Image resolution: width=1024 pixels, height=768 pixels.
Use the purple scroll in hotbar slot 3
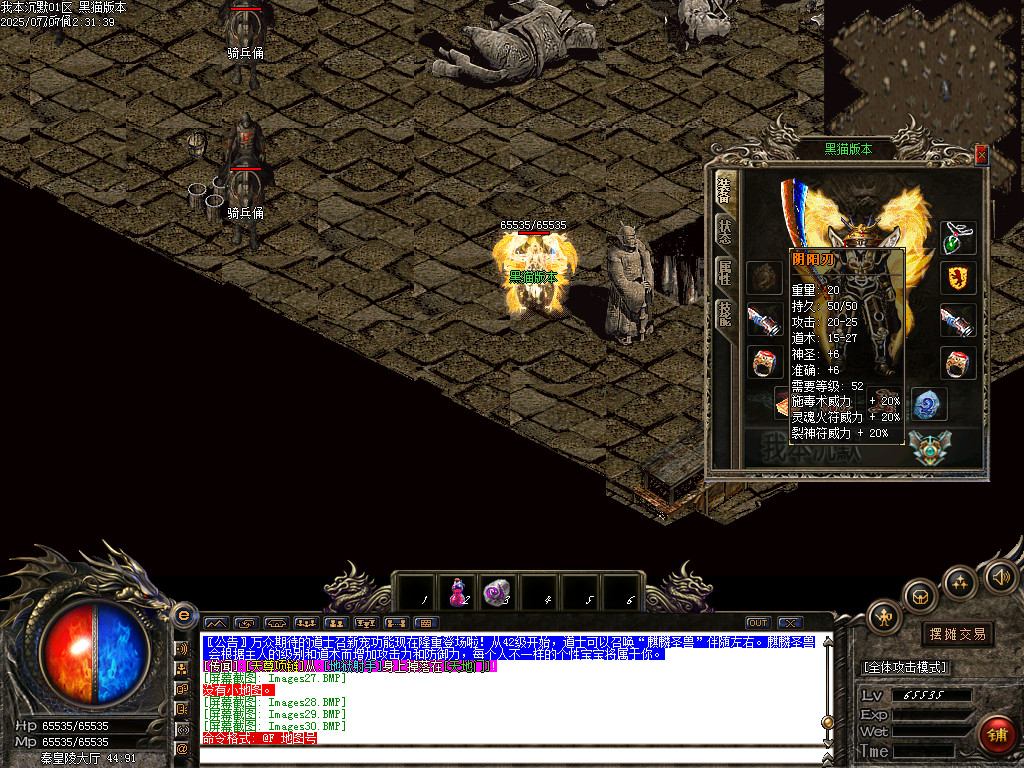pos(498,592)
